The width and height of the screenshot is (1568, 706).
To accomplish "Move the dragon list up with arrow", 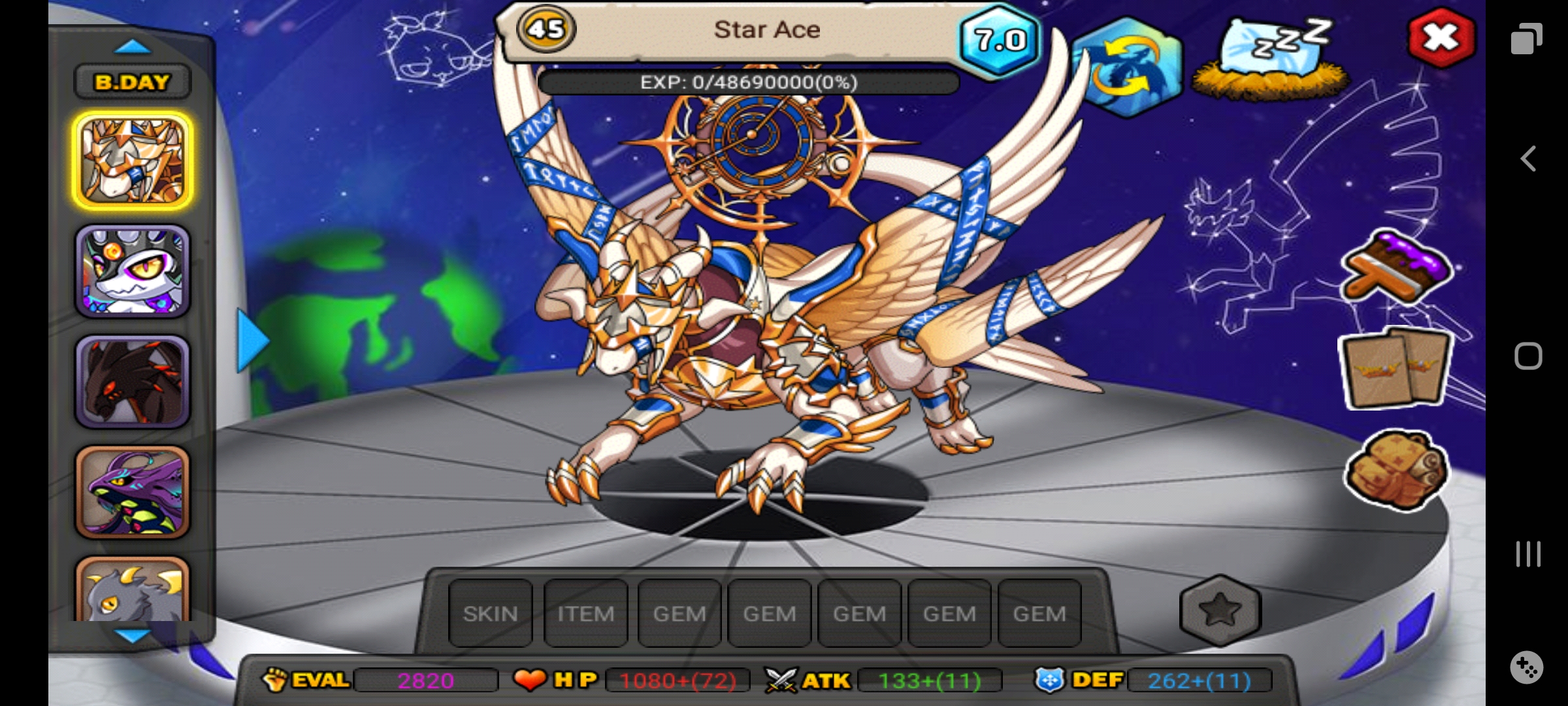I will [x=133, y=46].
